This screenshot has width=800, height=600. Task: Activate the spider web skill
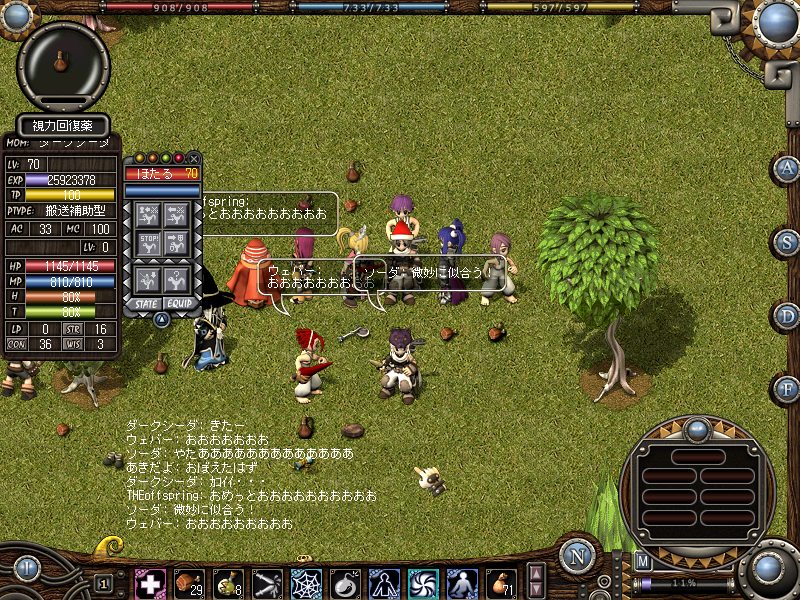pos(306,583)
